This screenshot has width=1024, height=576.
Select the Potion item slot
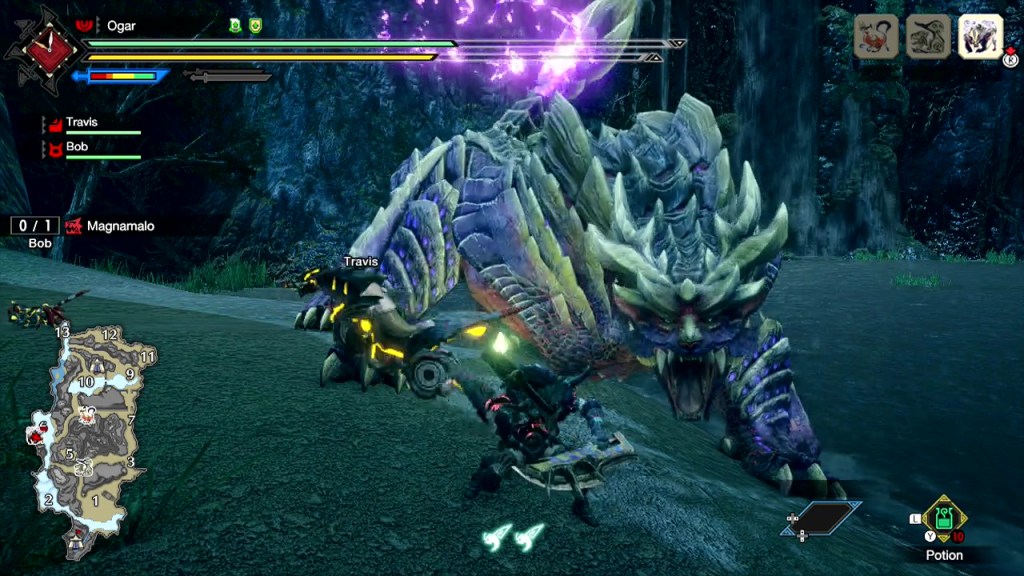pos(944,518)
